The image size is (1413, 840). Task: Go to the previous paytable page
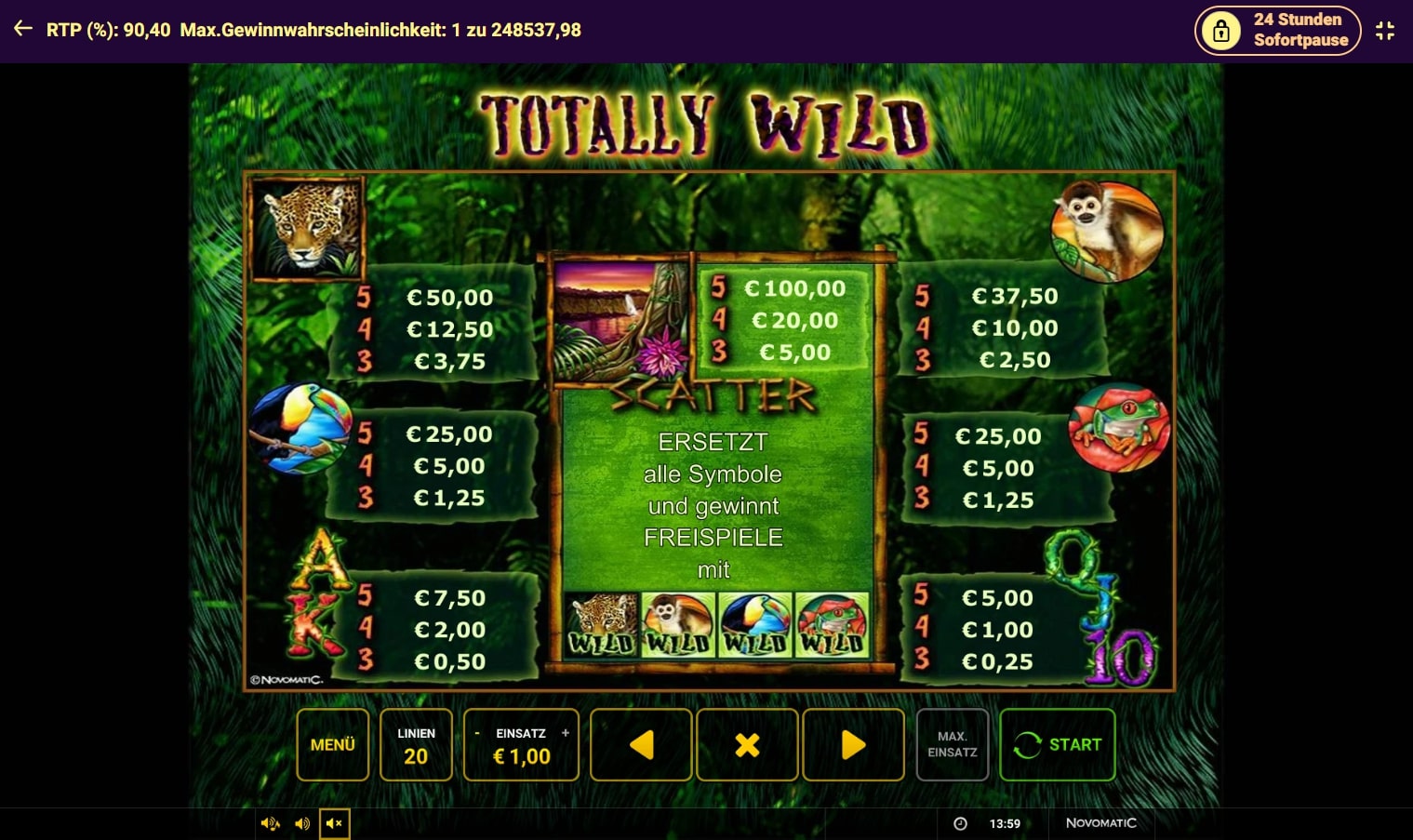[641, 744]
